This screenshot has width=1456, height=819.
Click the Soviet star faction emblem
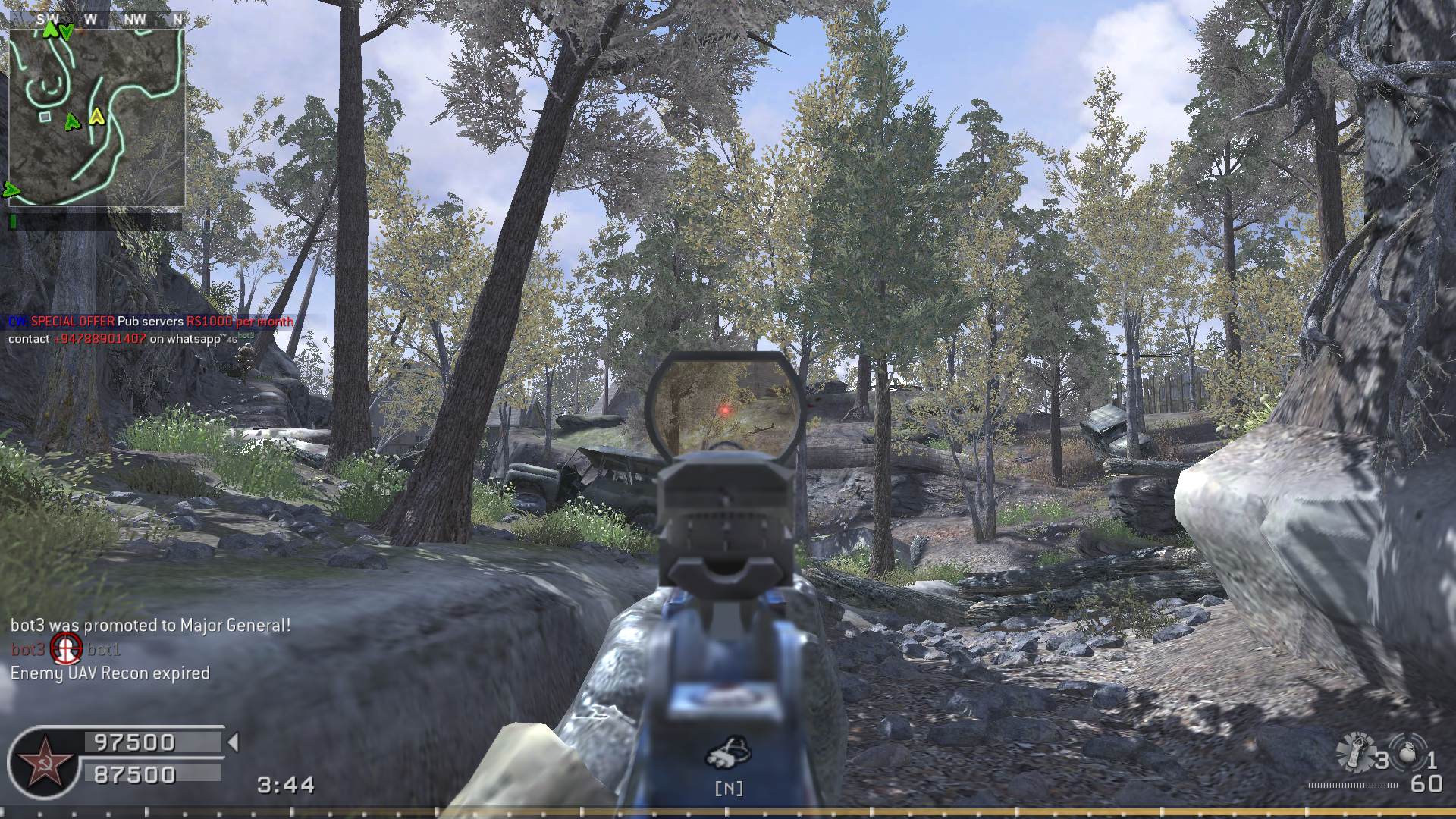[42, 764]
